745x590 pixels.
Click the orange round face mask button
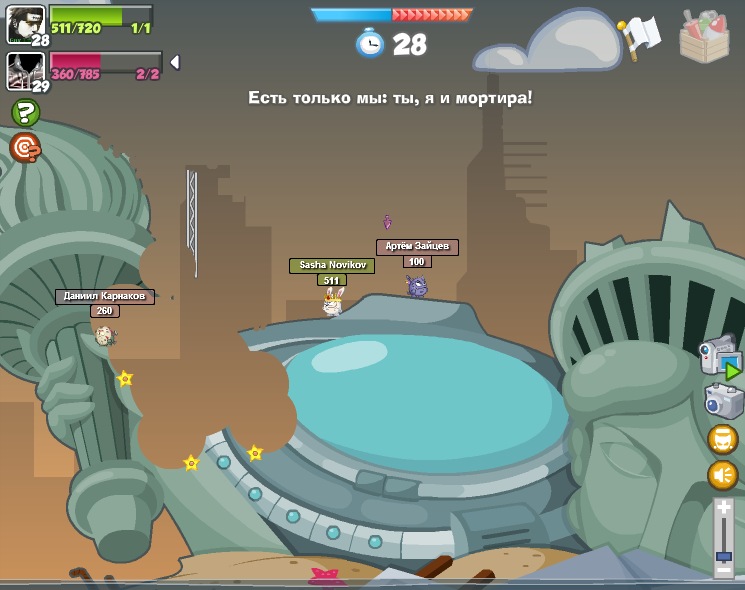[x=722, y=439]
